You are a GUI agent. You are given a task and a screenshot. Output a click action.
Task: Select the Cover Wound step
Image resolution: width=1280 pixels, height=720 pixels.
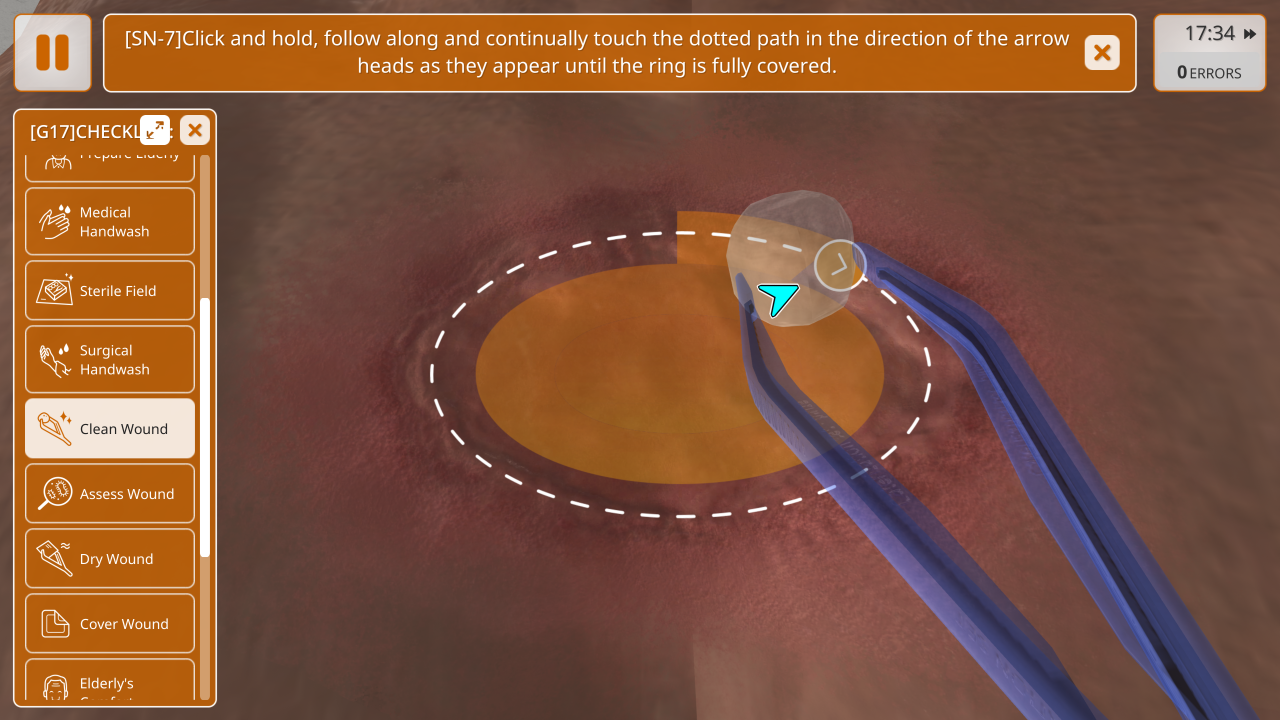coord(110,624)
